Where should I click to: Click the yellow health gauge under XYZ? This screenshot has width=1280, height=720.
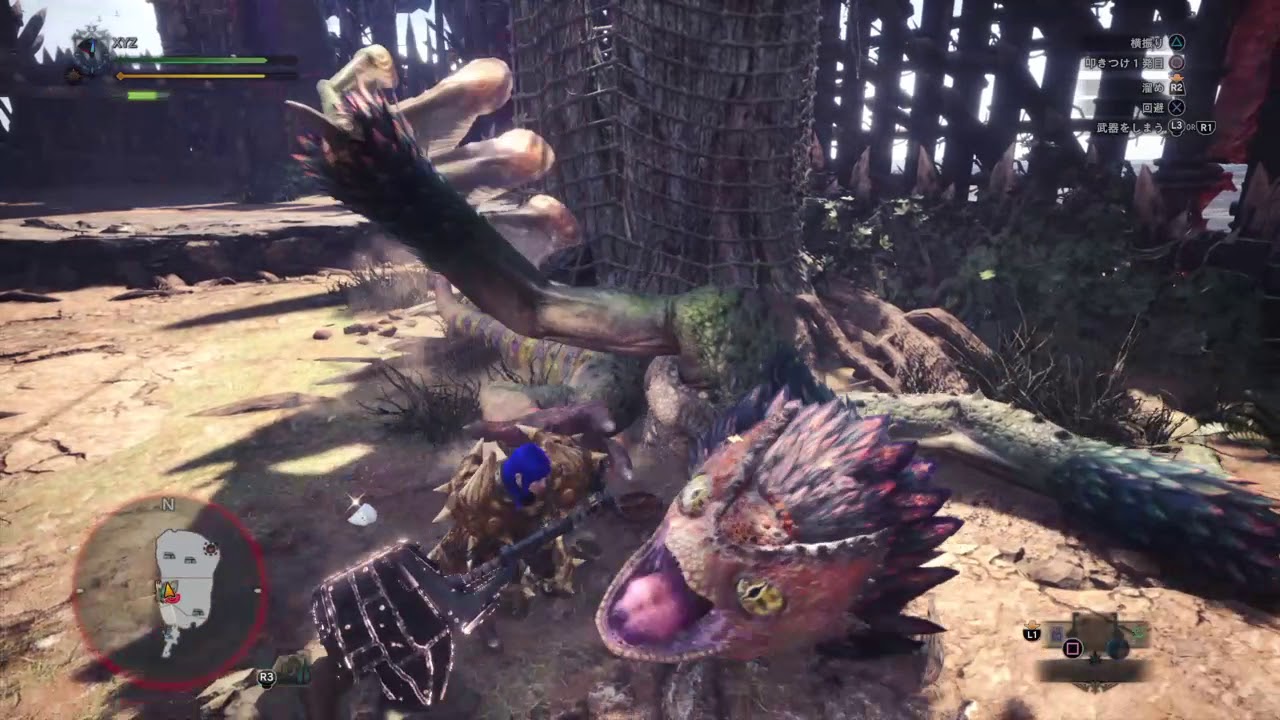(190, 75)
